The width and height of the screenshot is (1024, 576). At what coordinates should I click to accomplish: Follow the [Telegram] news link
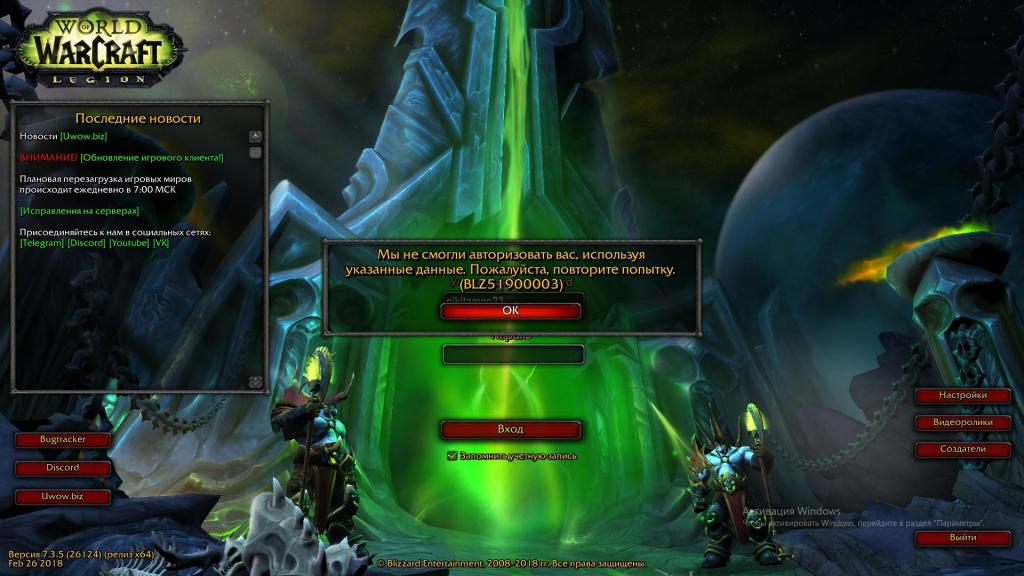42,243
